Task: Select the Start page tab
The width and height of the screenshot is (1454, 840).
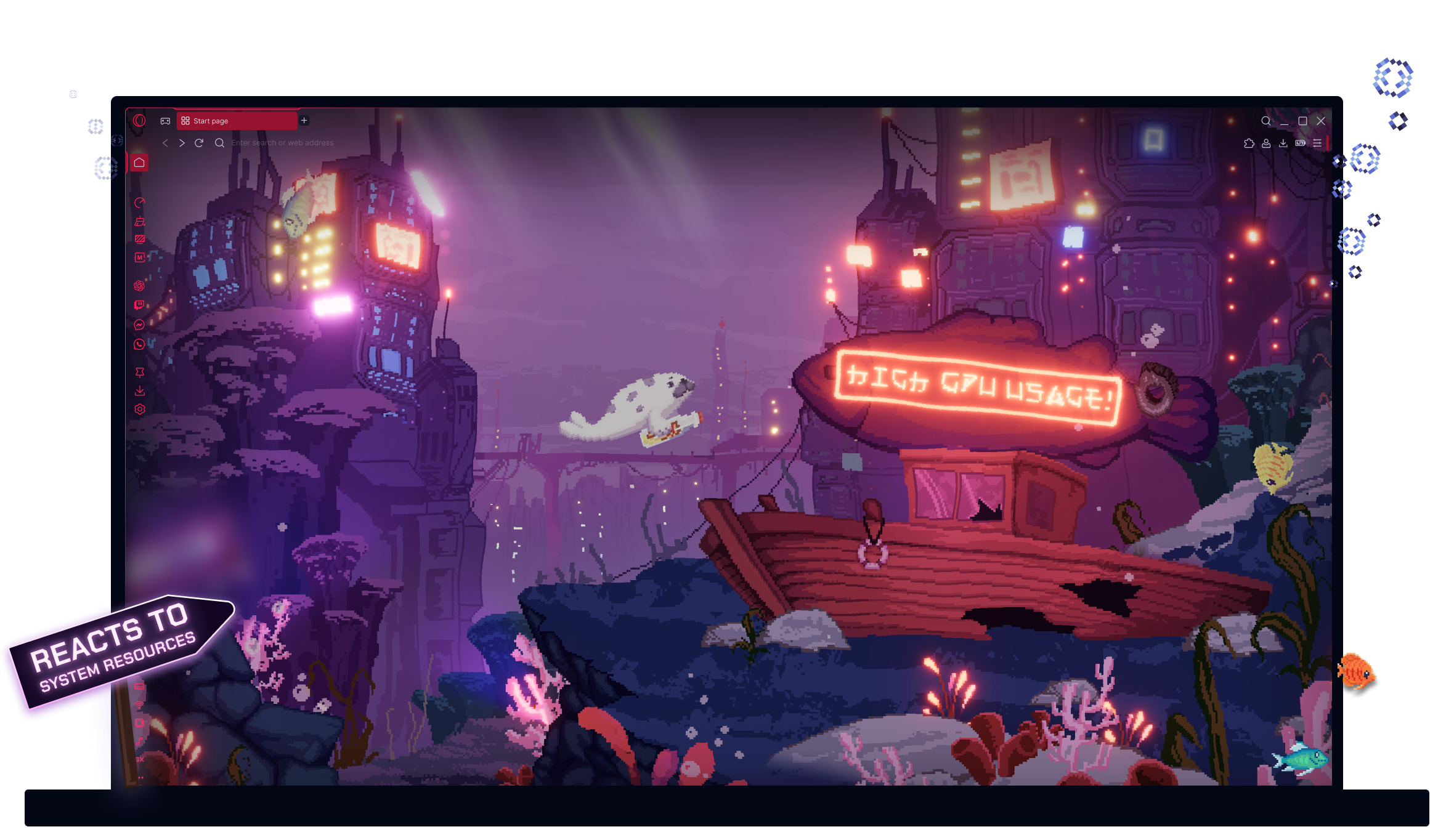Action: (x=237, y=121)
